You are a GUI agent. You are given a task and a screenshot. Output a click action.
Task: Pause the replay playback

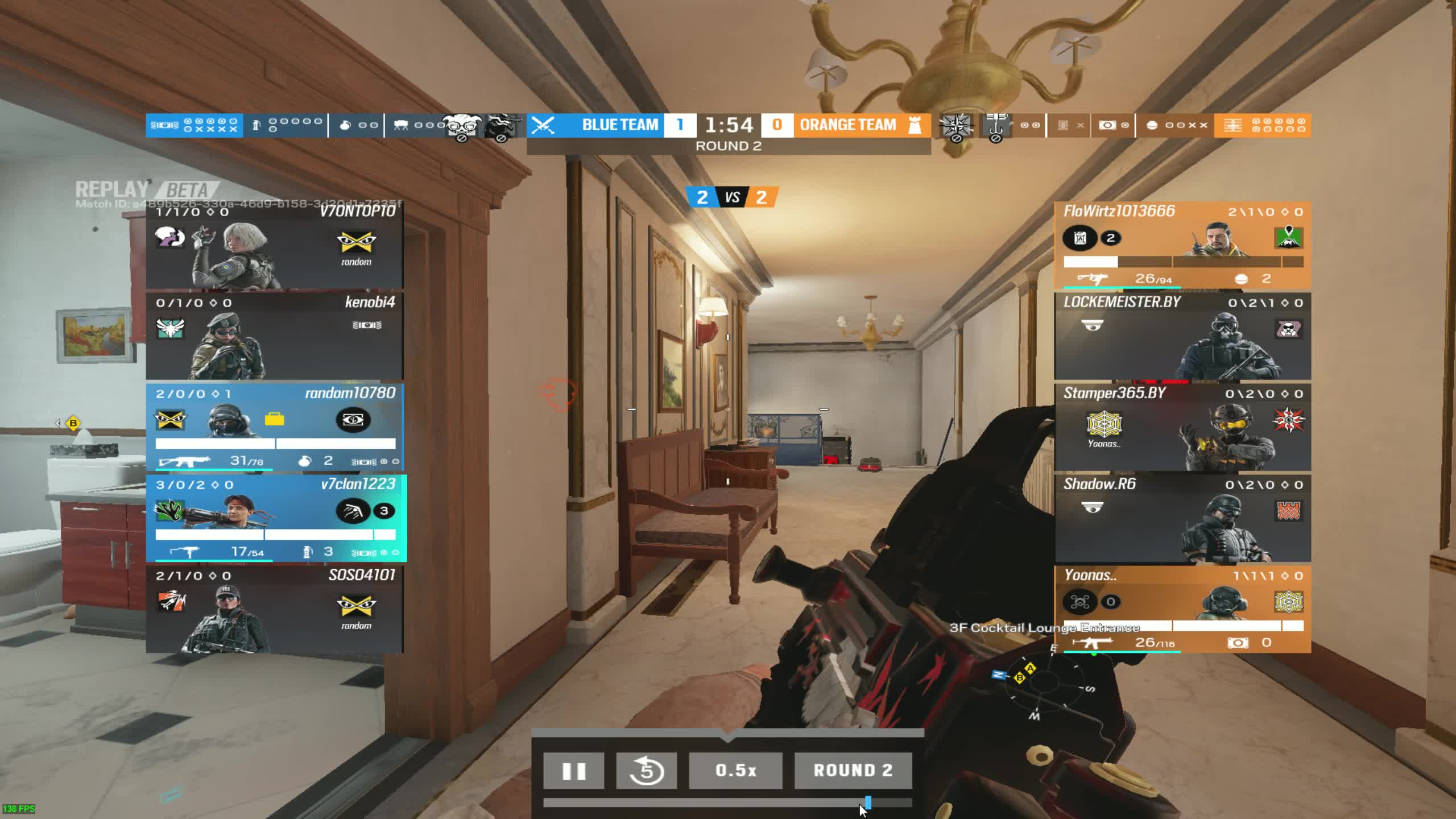574,771
